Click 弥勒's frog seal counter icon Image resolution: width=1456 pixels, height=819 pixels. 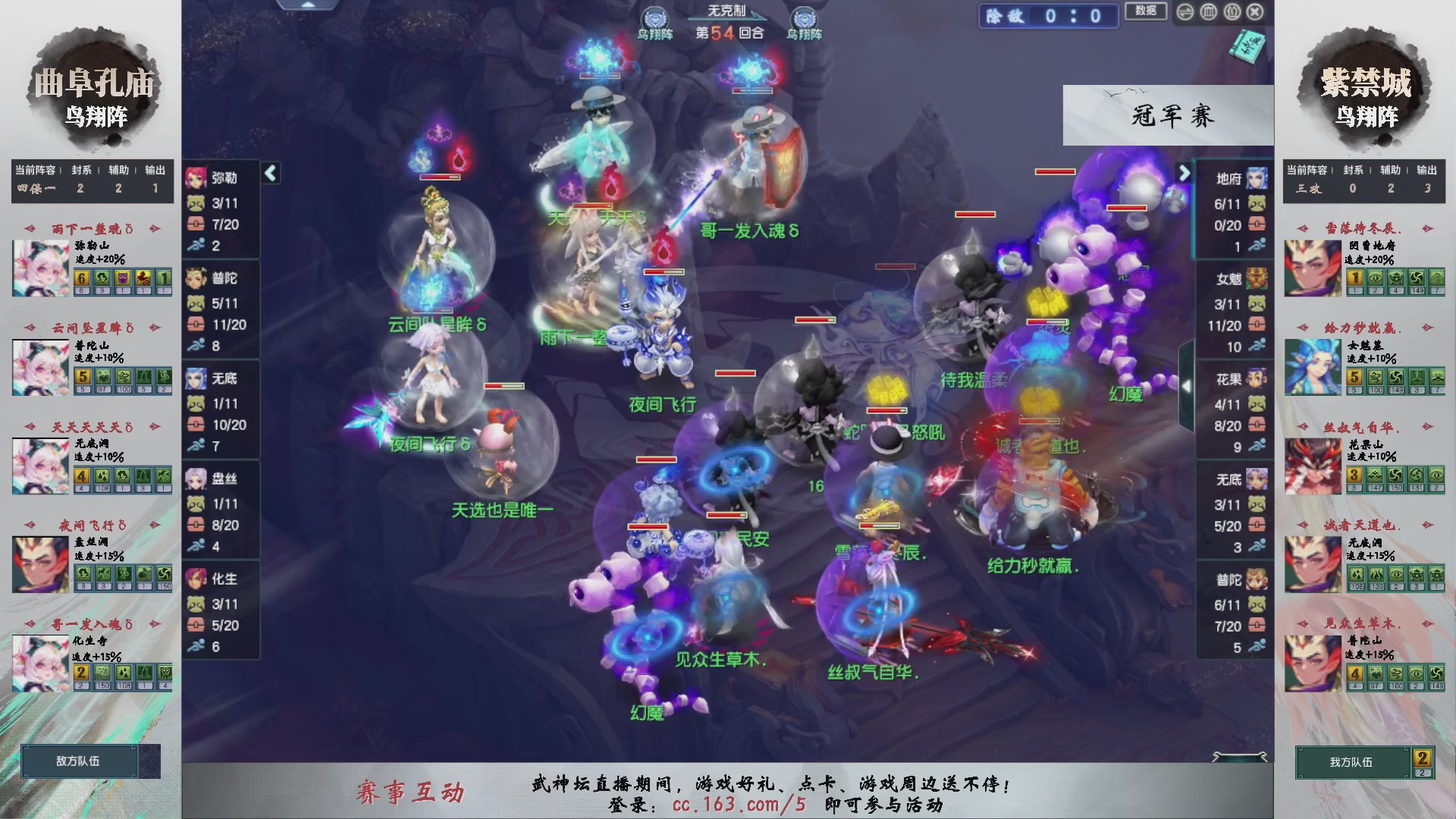[x=196, y=202]
